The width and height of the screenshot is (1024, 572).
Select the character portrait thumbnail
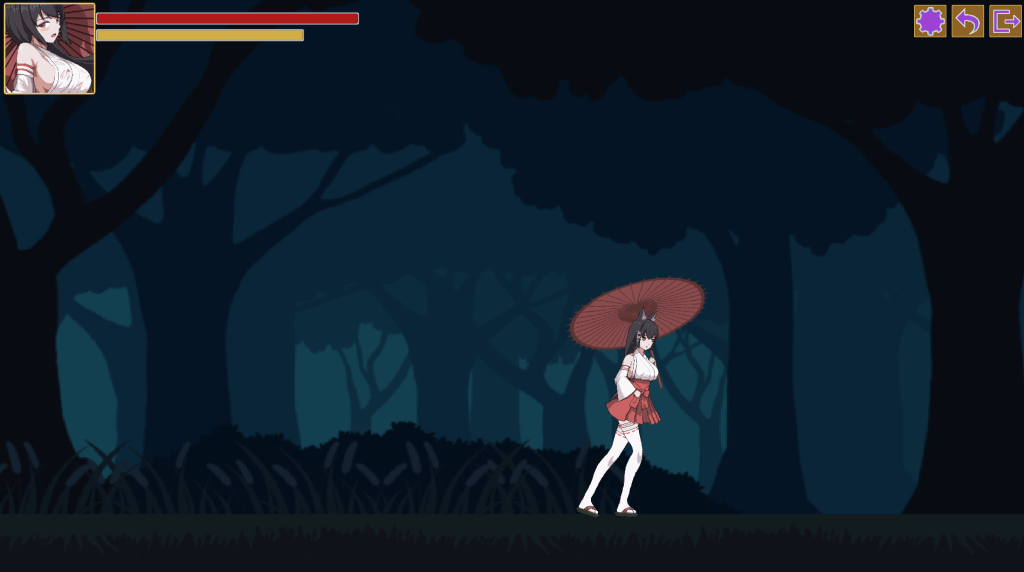[50, 49]
